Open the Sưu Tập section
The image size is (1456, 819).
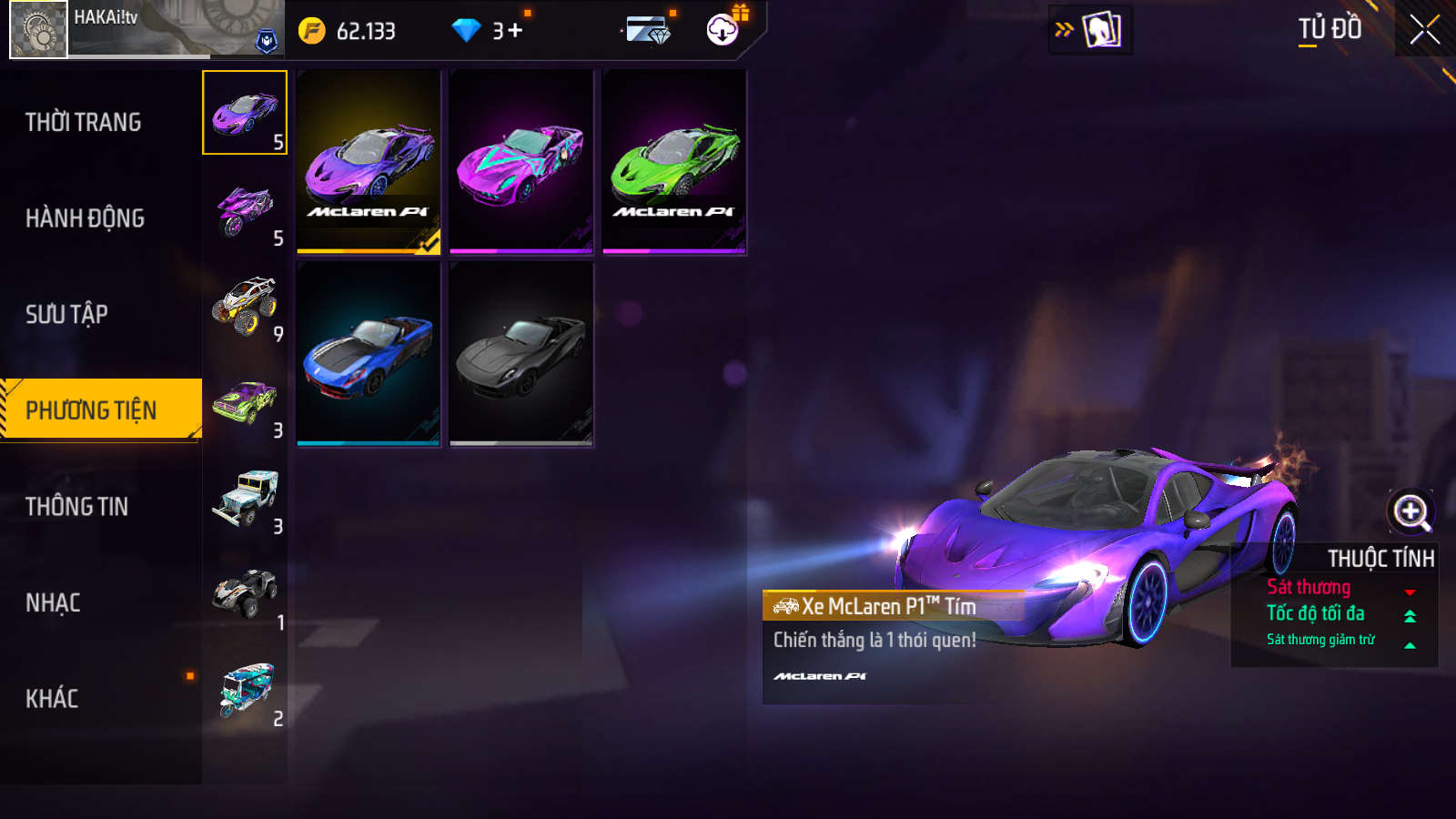67,314
